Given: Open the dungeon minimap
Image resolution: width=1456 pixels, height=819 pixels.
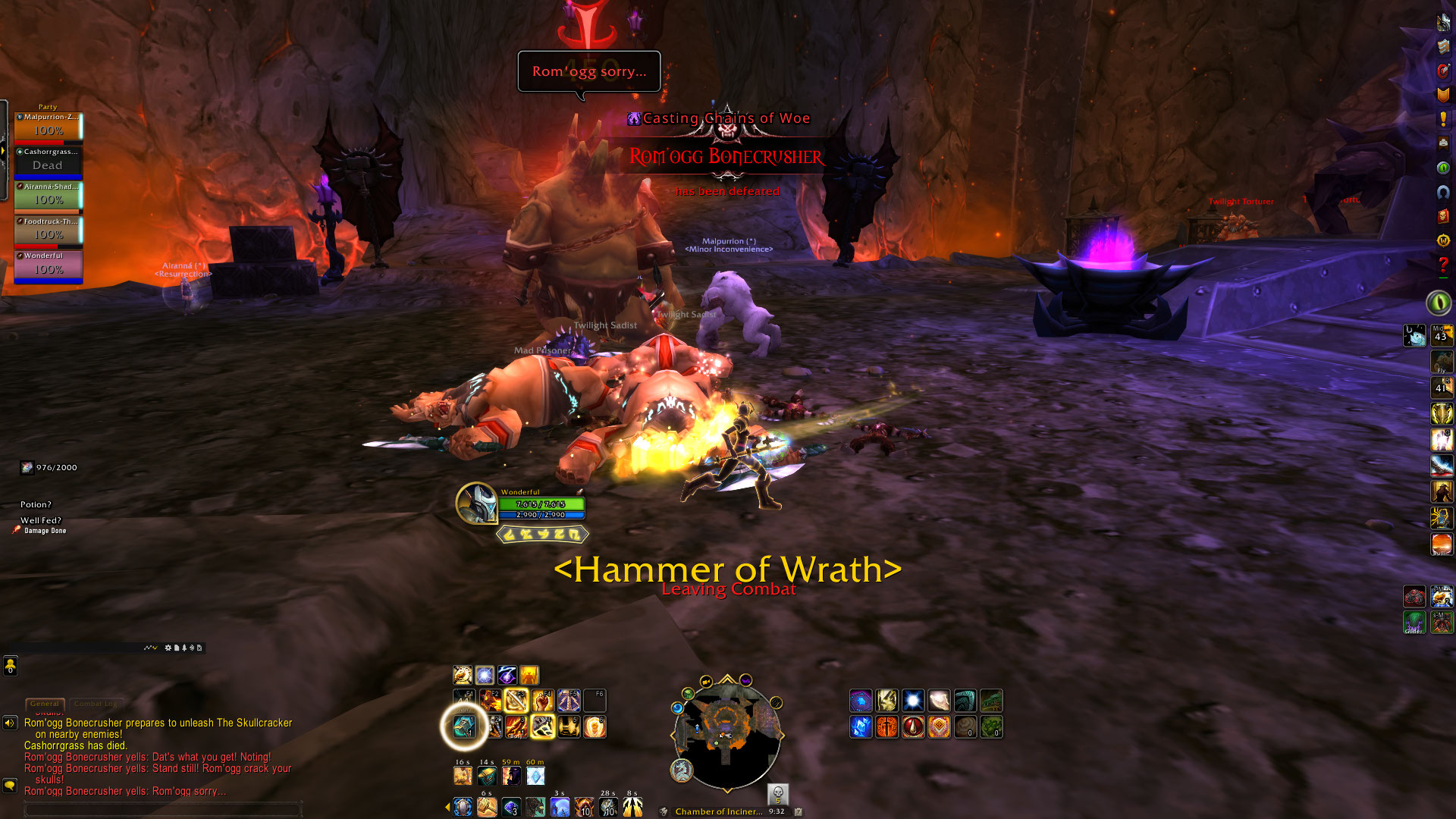Looking at the screenshot, I should (726, 733).
